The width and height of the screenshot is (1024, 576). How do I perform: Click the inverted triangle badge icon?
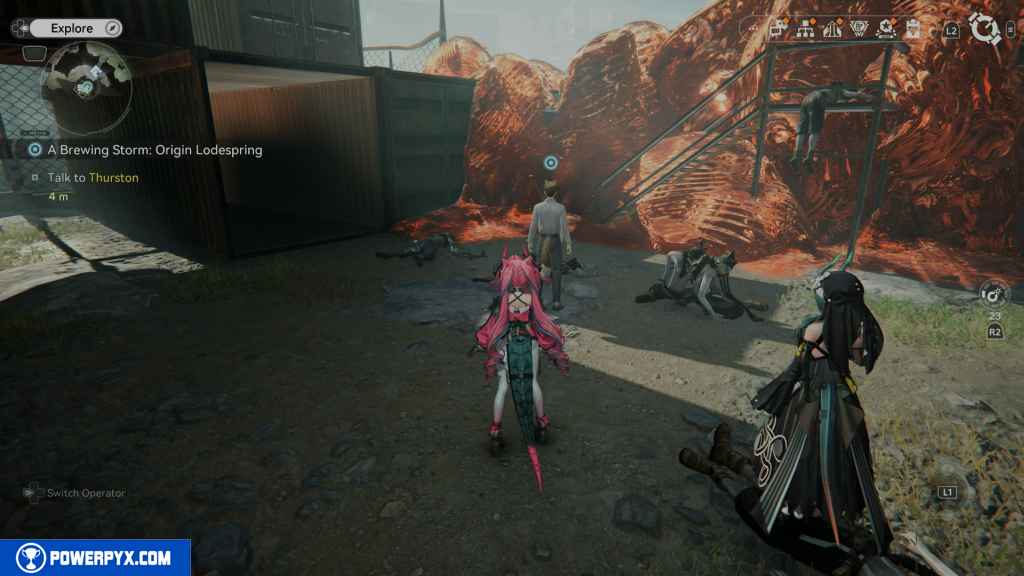[858, 30]
